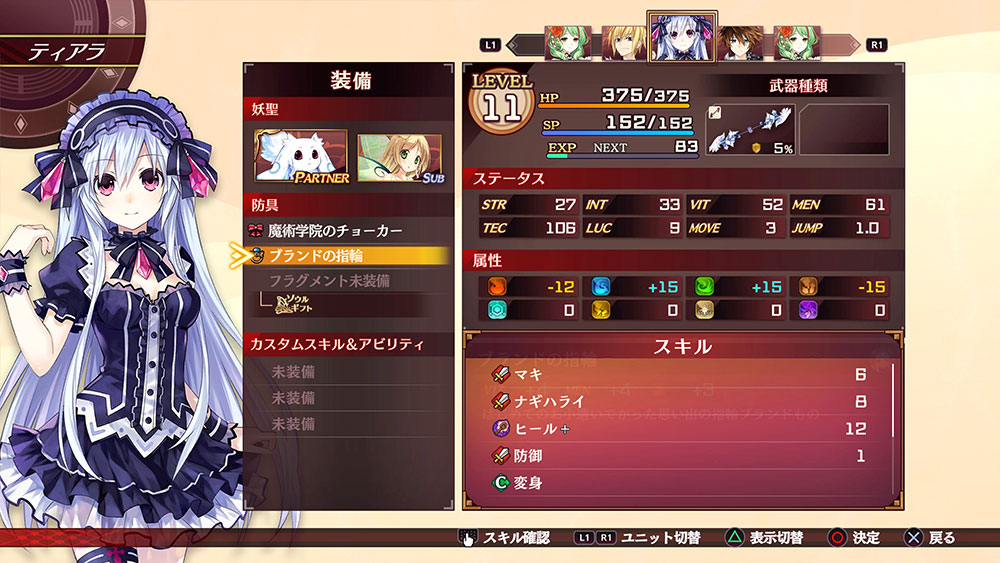Image resolution: width=1000 pixels, height=563 pixels.
Task: Click the equipped weapon icon
Action: point(749,131)
